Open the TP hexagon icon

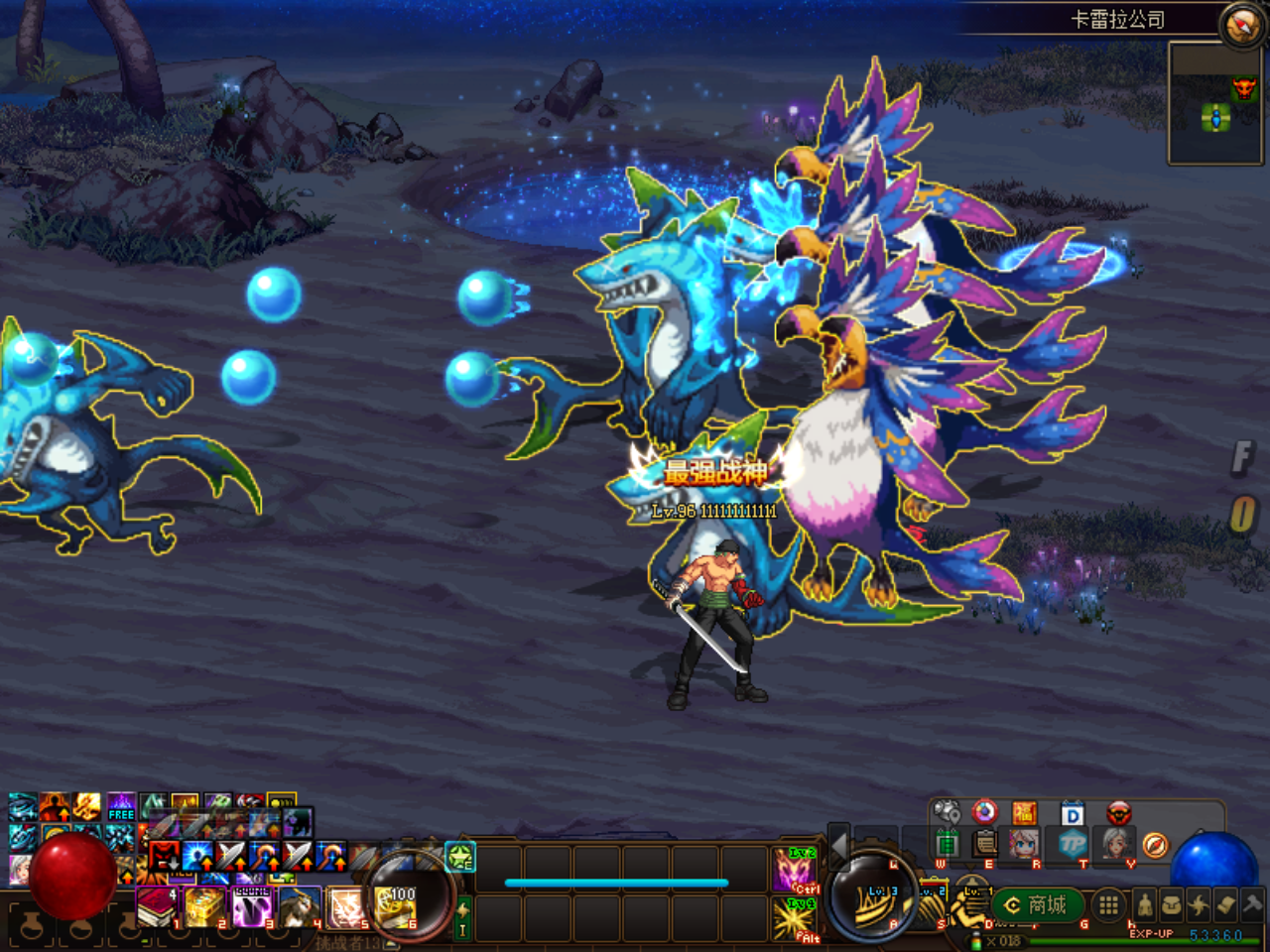point(1073,844)
